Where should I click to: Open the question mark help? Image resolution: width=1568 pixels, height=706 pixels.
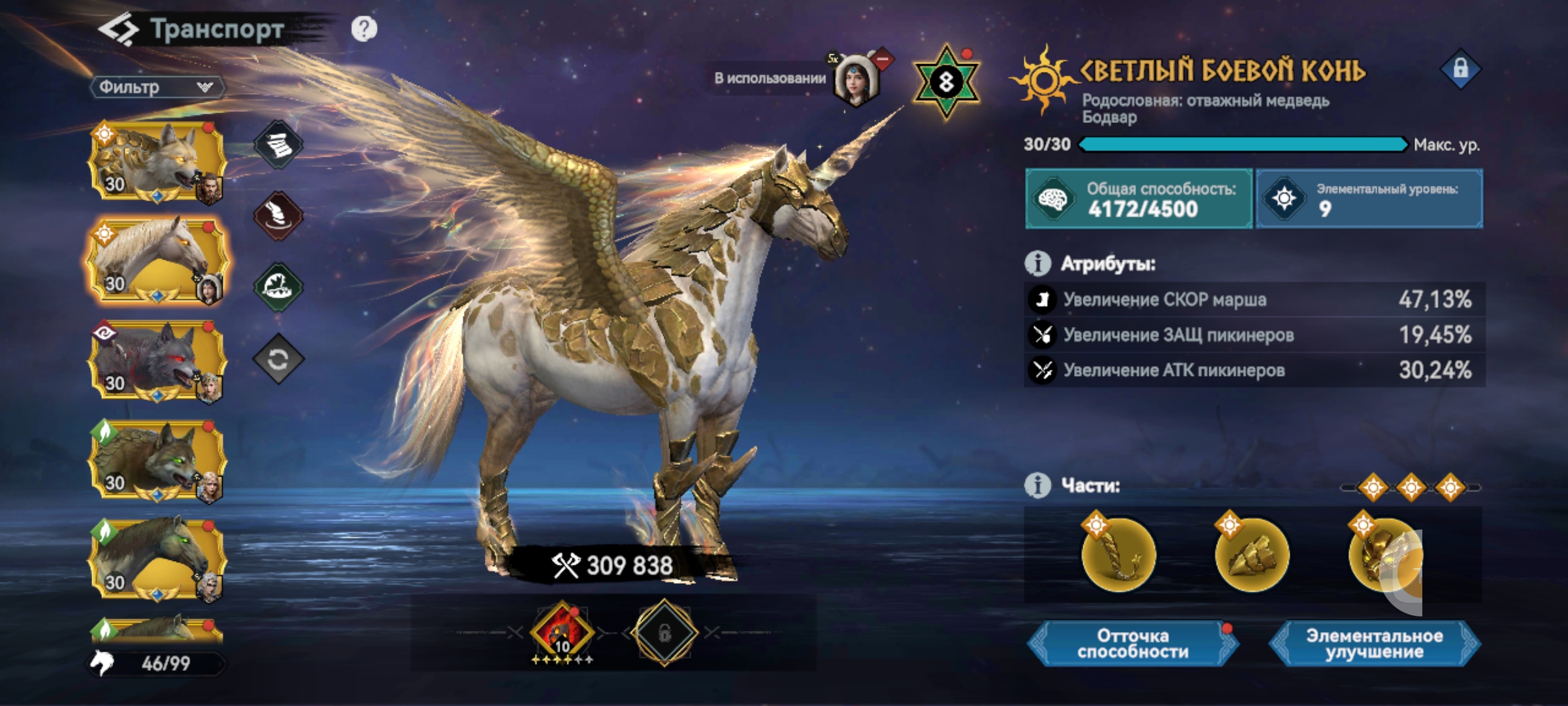364,29
